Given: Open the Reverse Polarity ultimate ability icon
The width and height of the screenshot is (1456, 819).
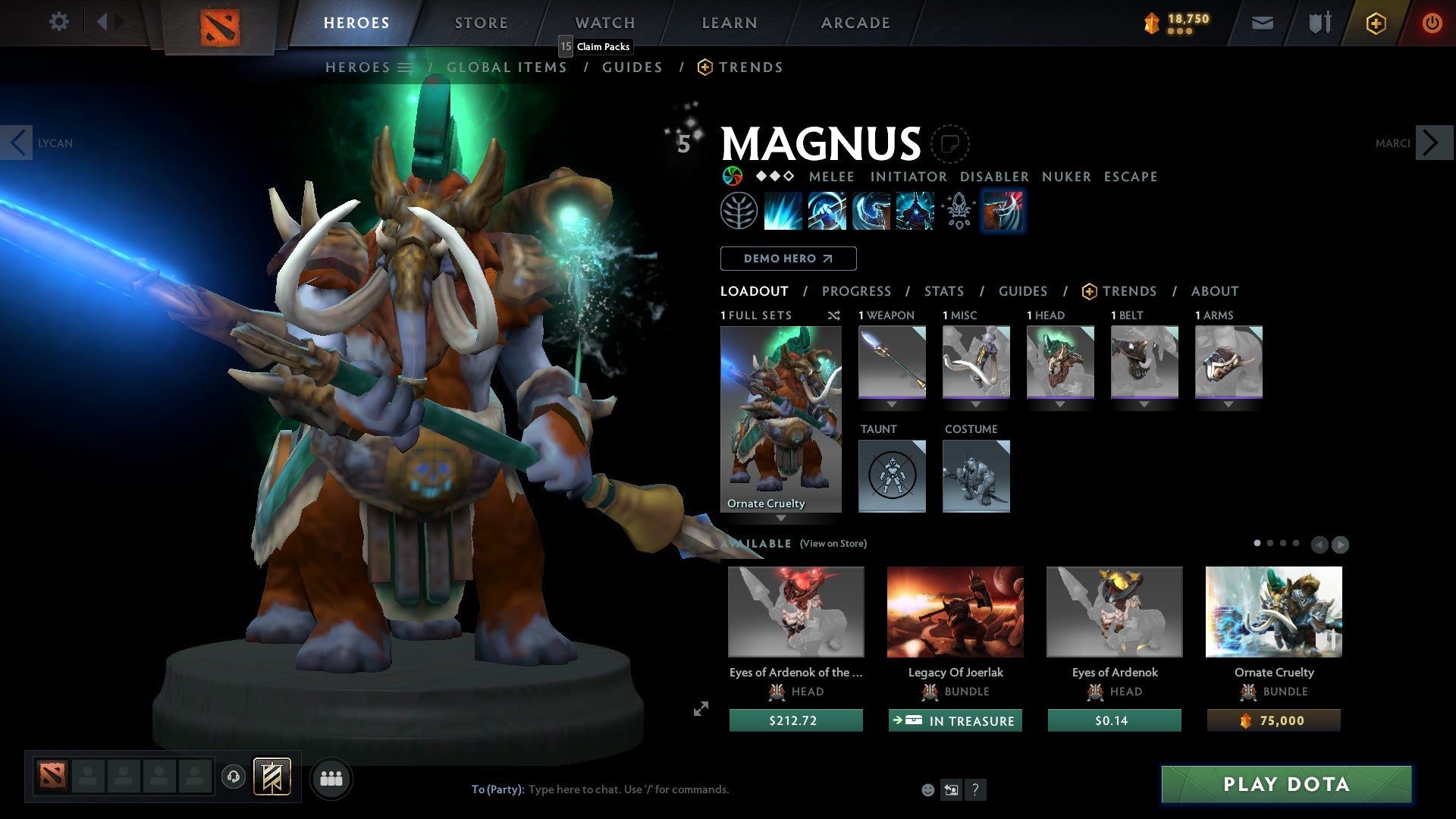Looking at the screenshot, I should (914, 211).
